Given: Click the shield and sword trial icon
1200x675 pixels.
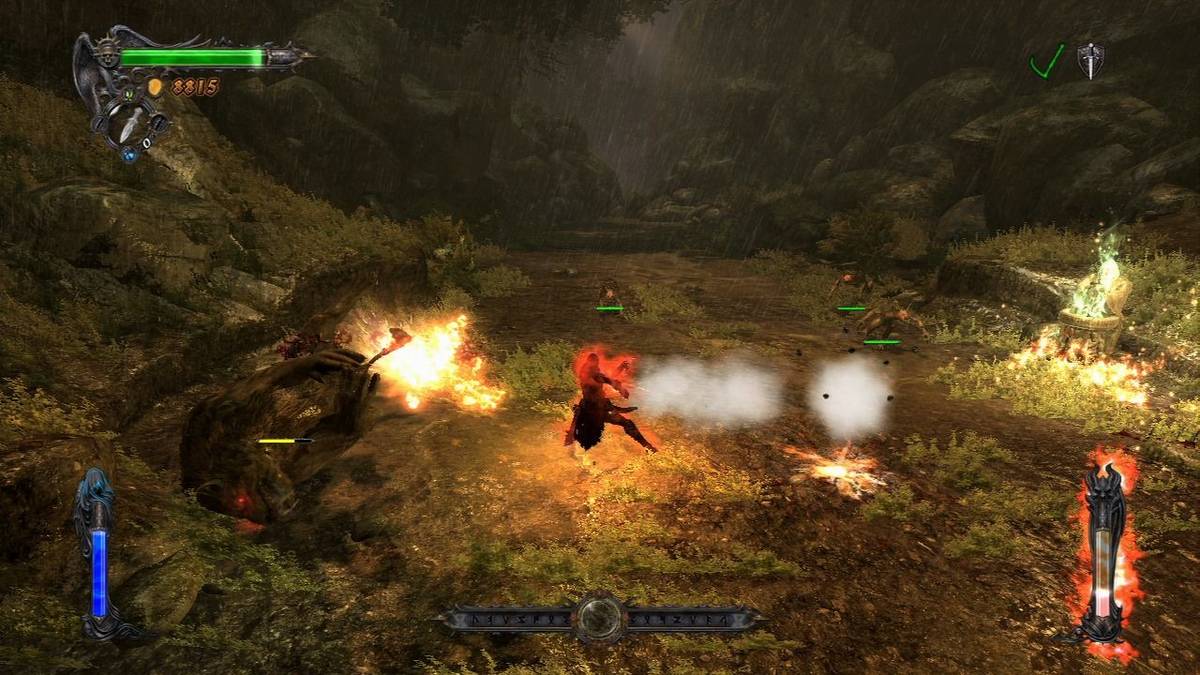Looking at the screenshot, I should pyautogui.click(x=1090, y=60).
